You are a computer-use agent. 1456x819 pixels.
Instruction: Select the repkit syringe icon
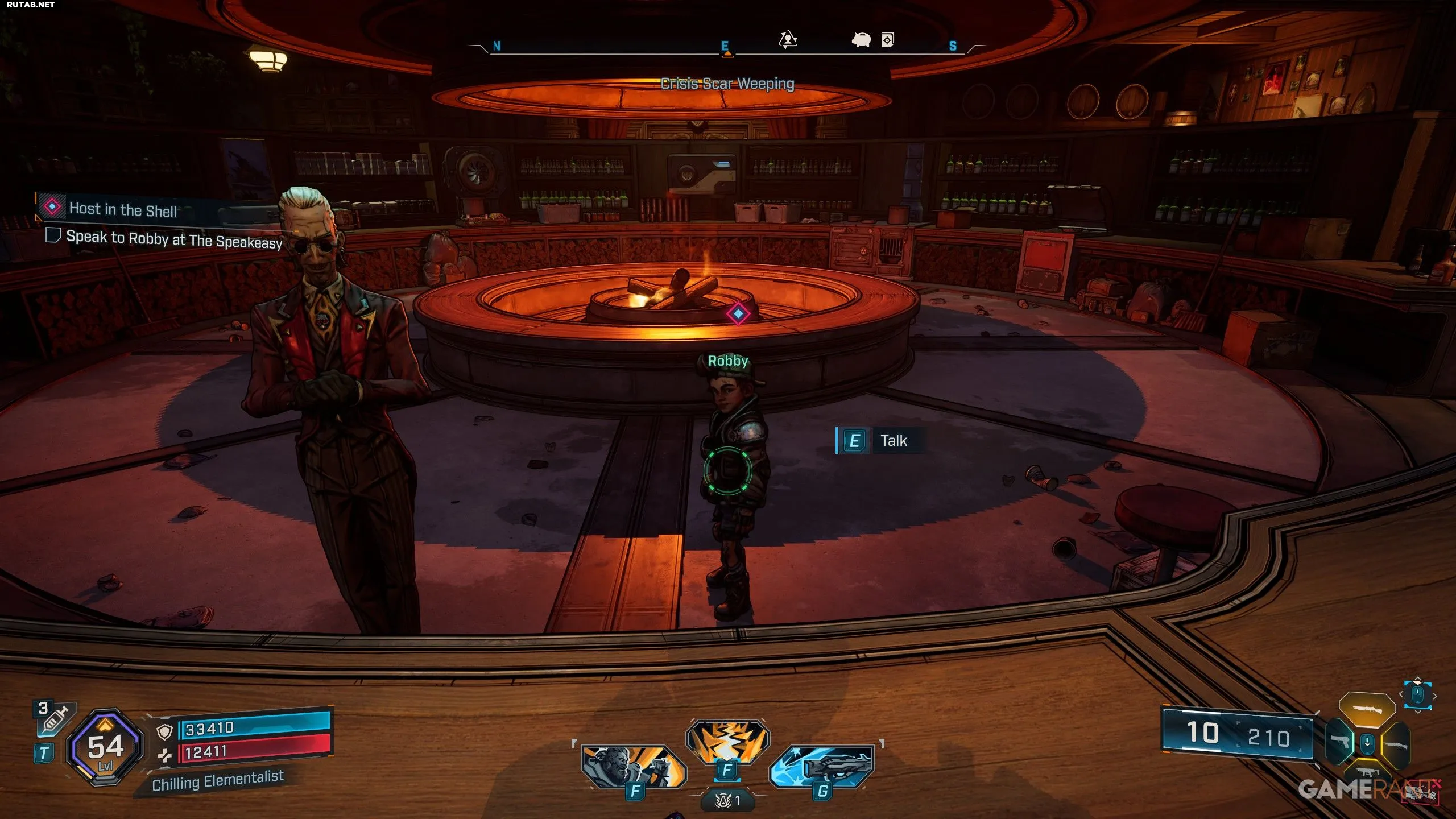point(55,718)
